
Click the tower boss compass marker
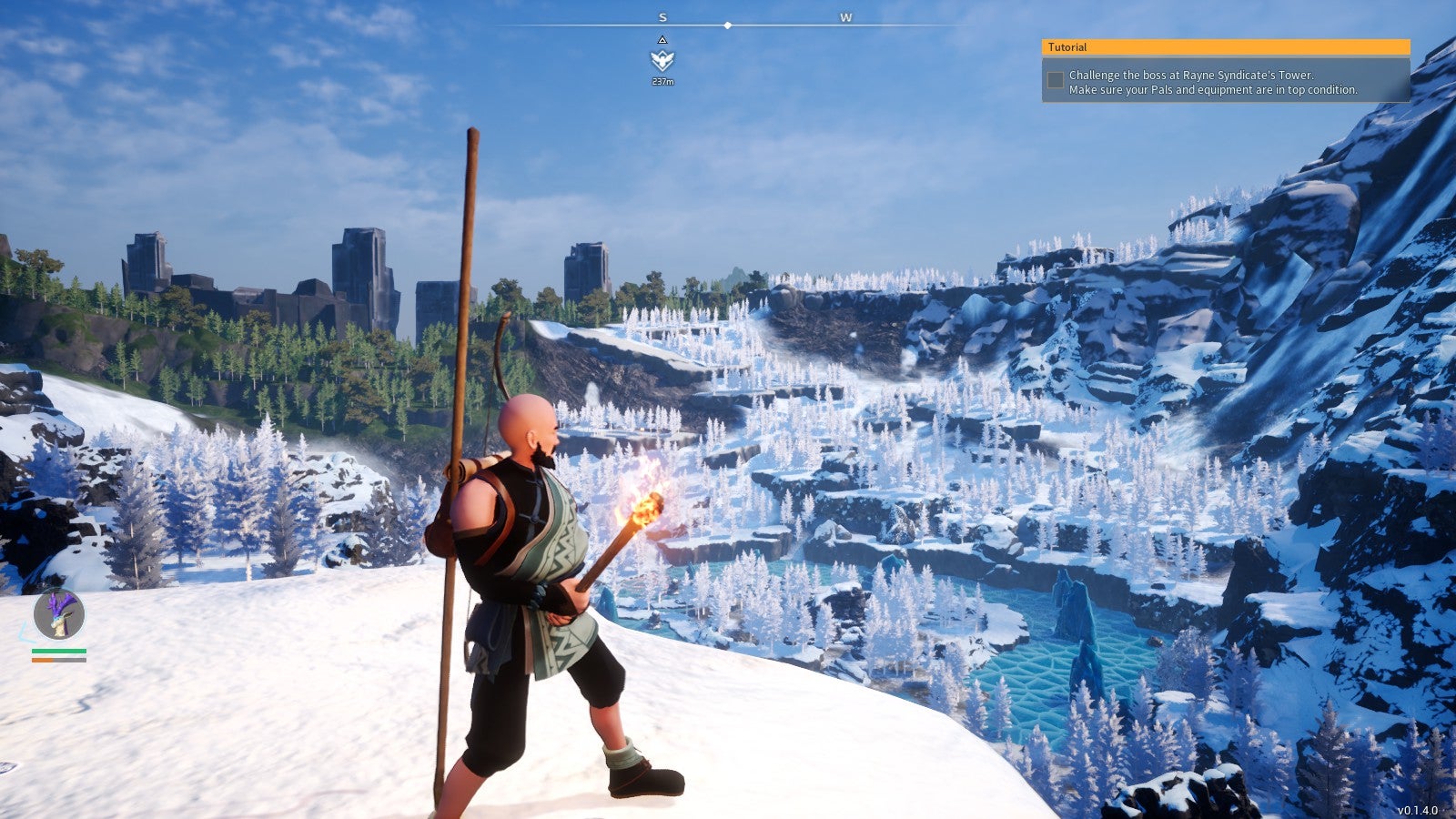point(662,60)
